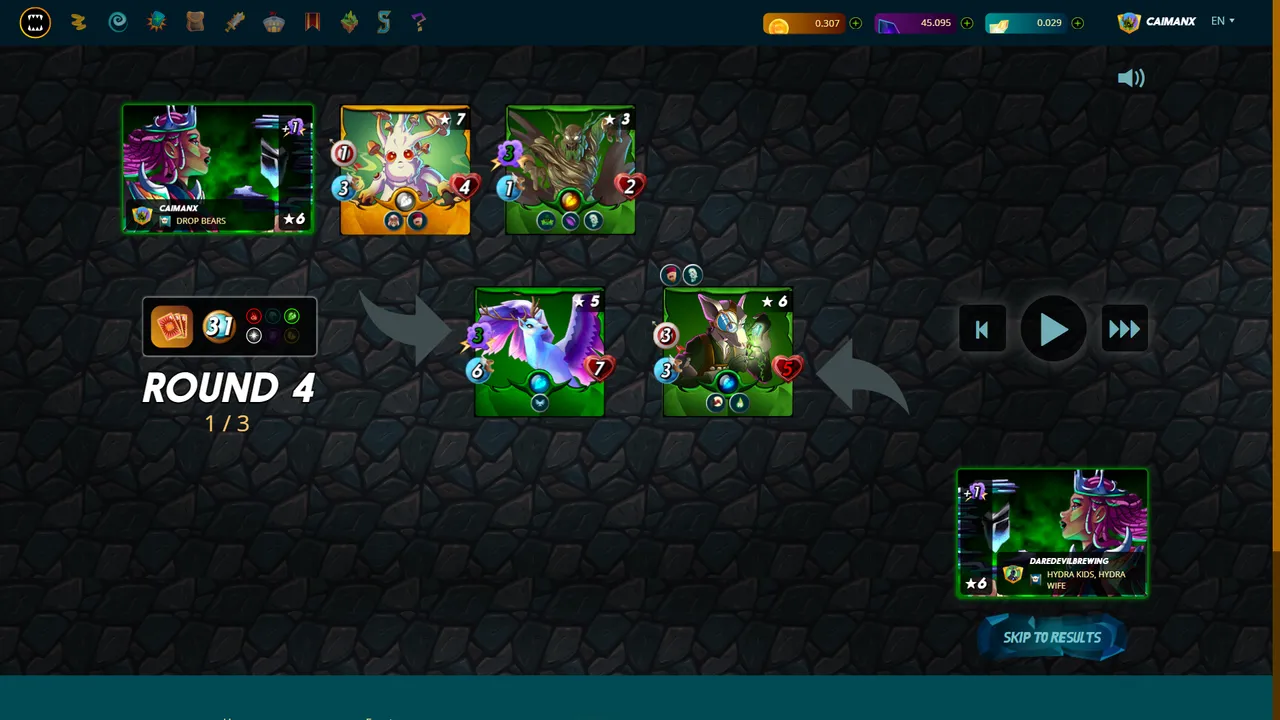Viewport: 1280px width, 720px height.
Task: Open the EN language dropdown
Action: 1222,21
